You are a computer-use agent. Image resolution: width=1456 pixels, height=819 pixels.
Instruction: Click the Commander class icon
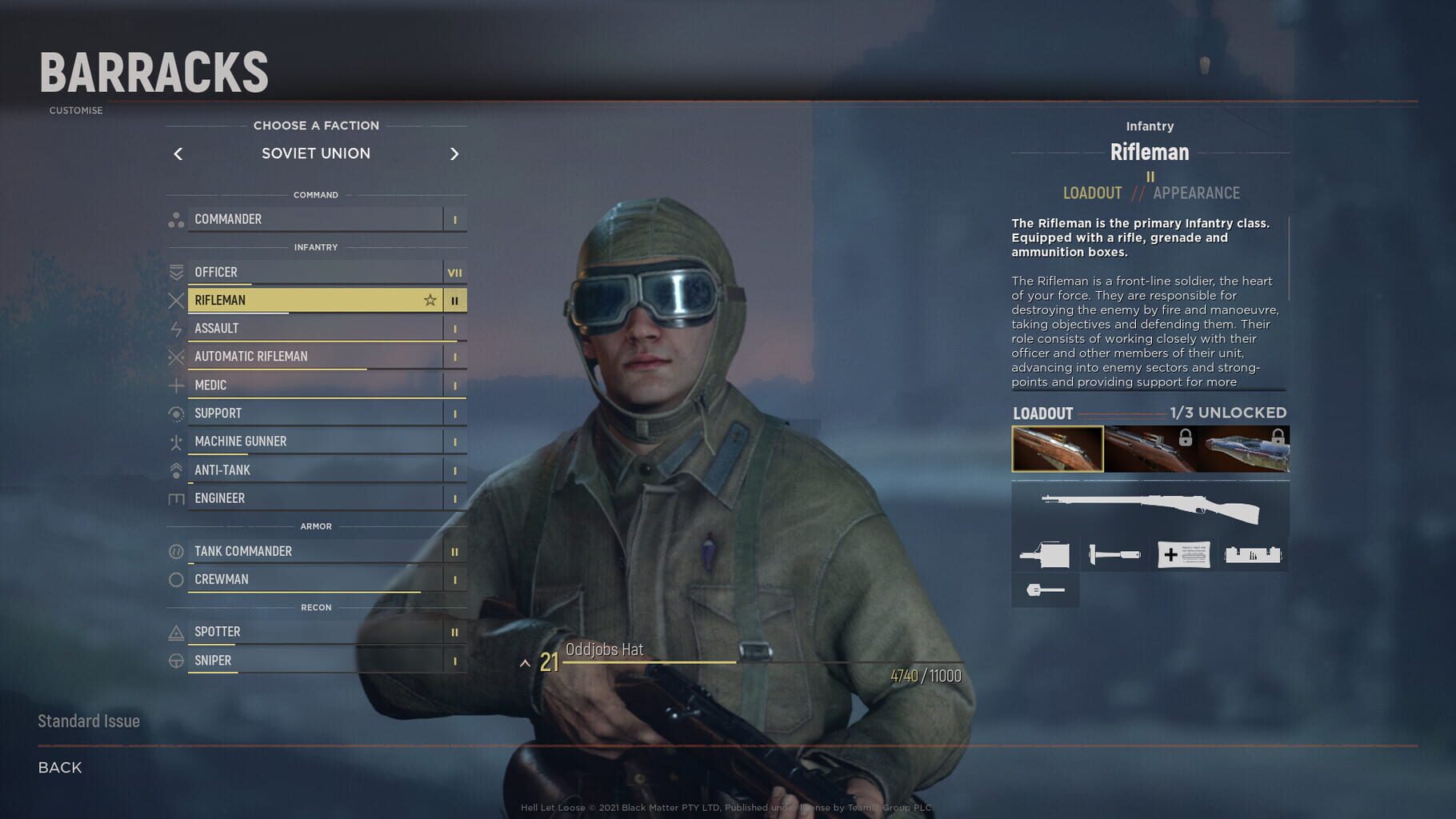(x=177, y=218)
